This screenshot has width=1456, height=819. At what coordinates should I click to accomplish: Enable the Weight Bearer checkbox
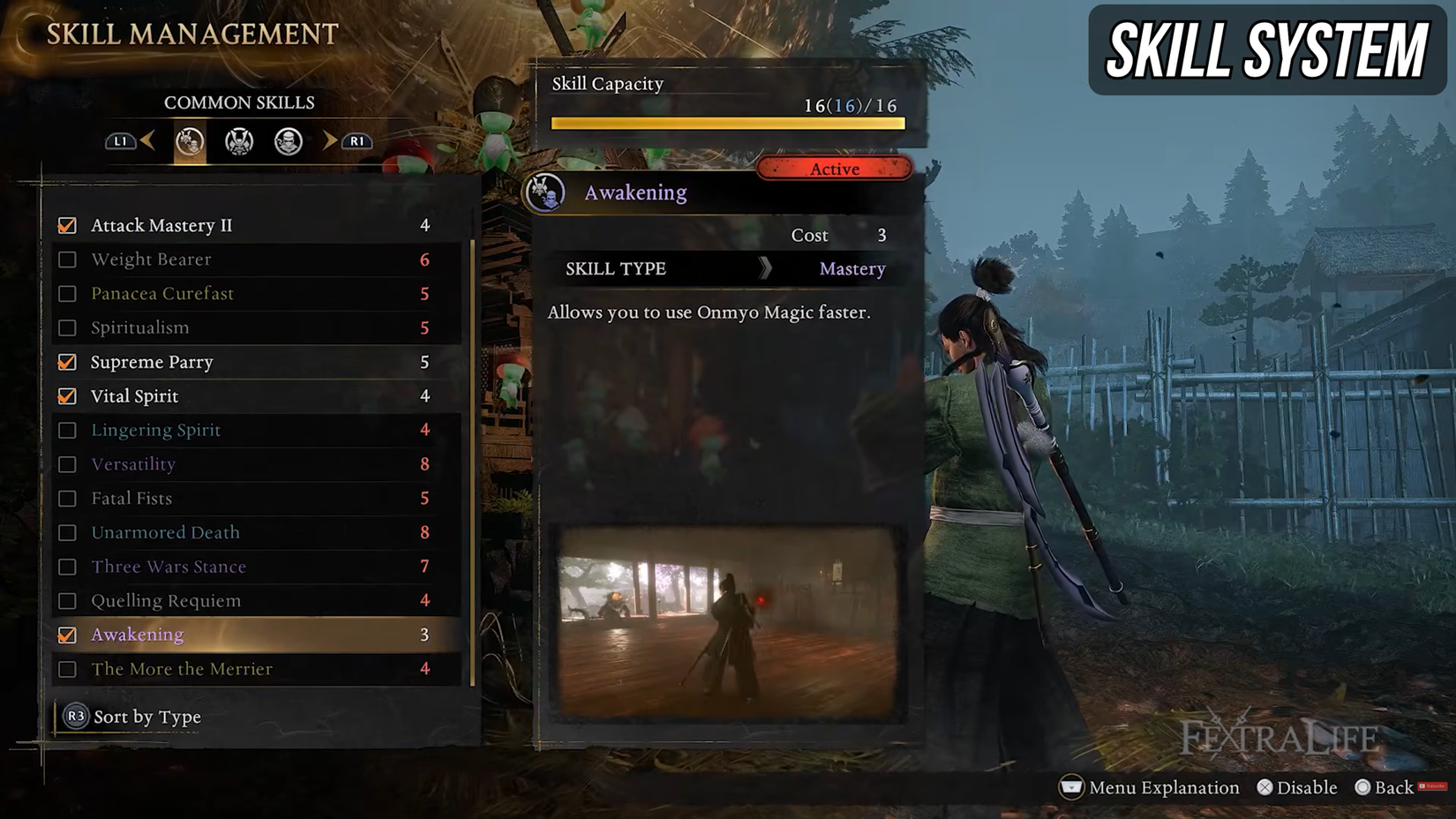(x=67, y=259)
